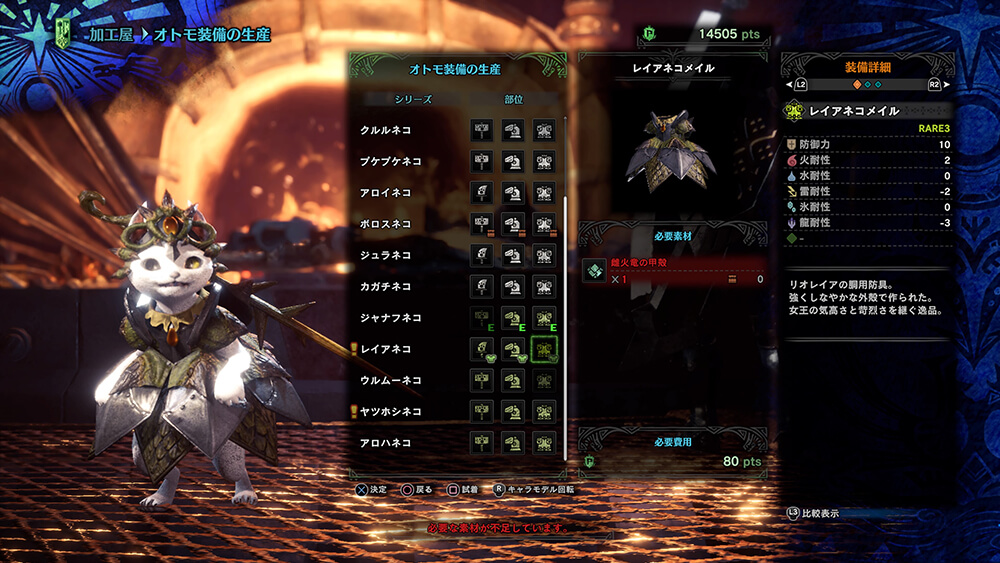
Task: Click the レイアネコメイル armor preview image
Action: pos(671,149)
